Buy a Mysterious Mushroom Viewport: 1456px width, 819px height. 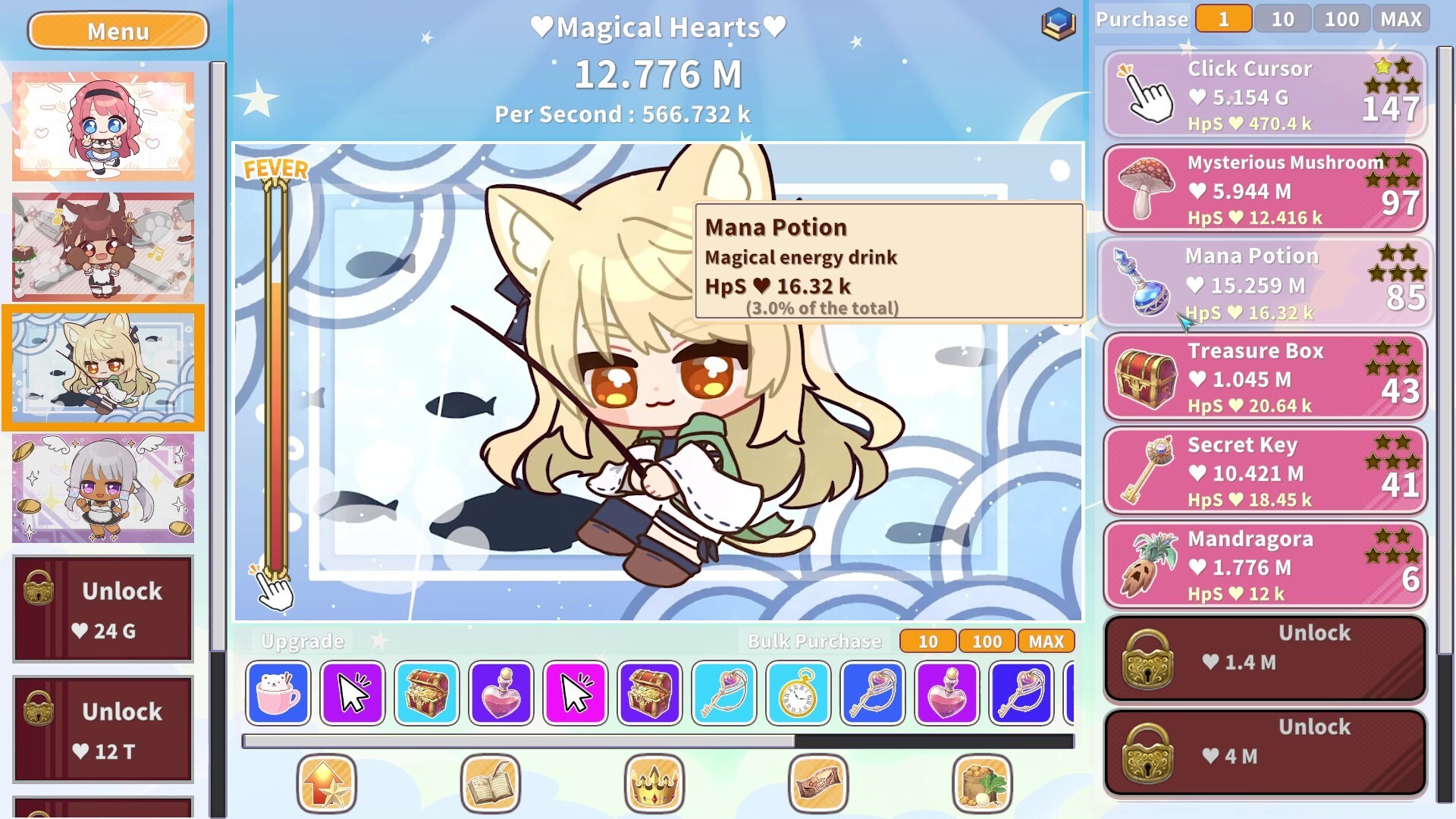click(1264, 189)
